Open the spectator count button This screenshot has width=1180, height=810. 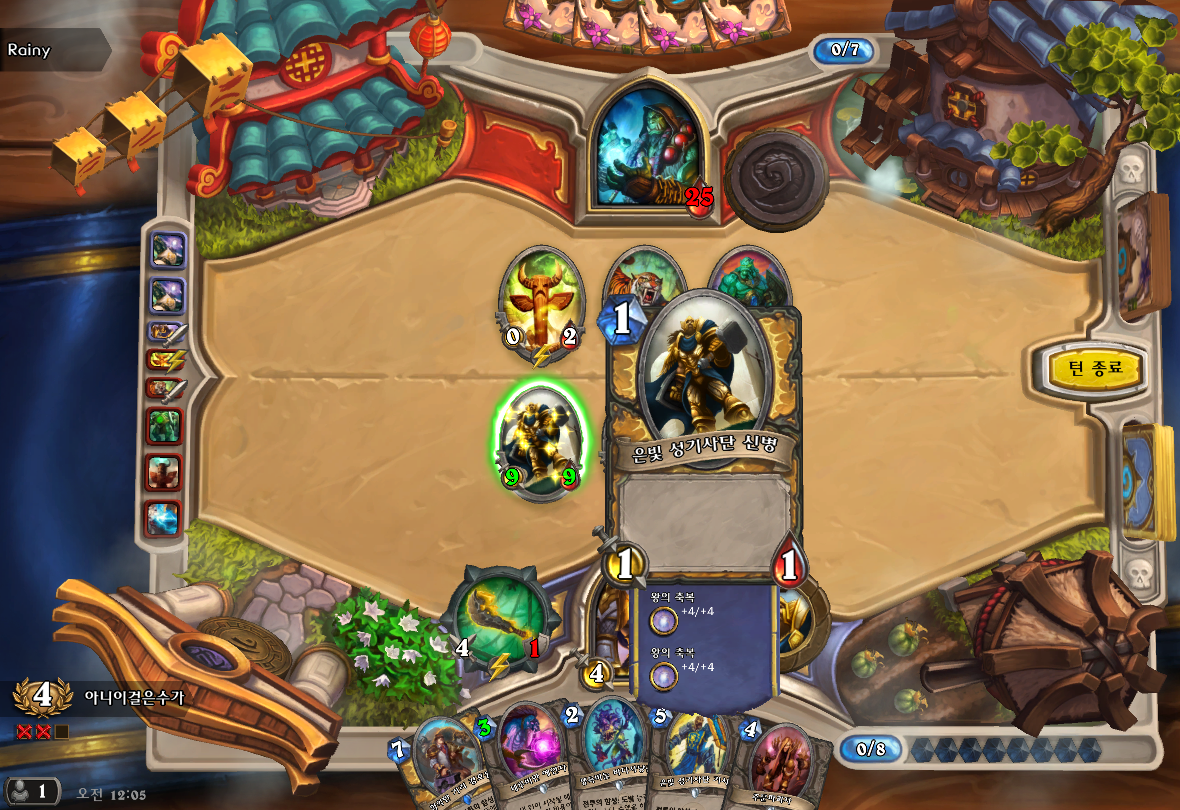tap(30, 791)
